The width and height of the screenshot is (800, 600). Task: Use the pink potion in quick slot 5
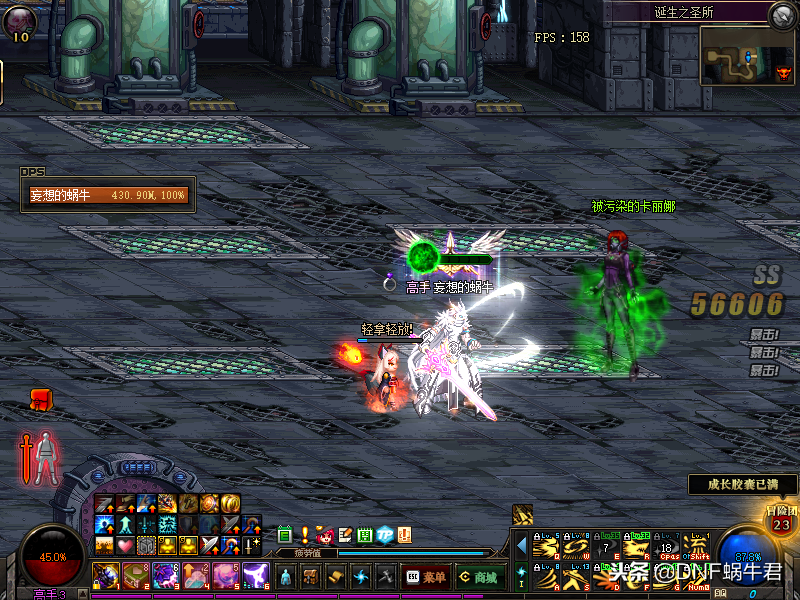point(225,575)
